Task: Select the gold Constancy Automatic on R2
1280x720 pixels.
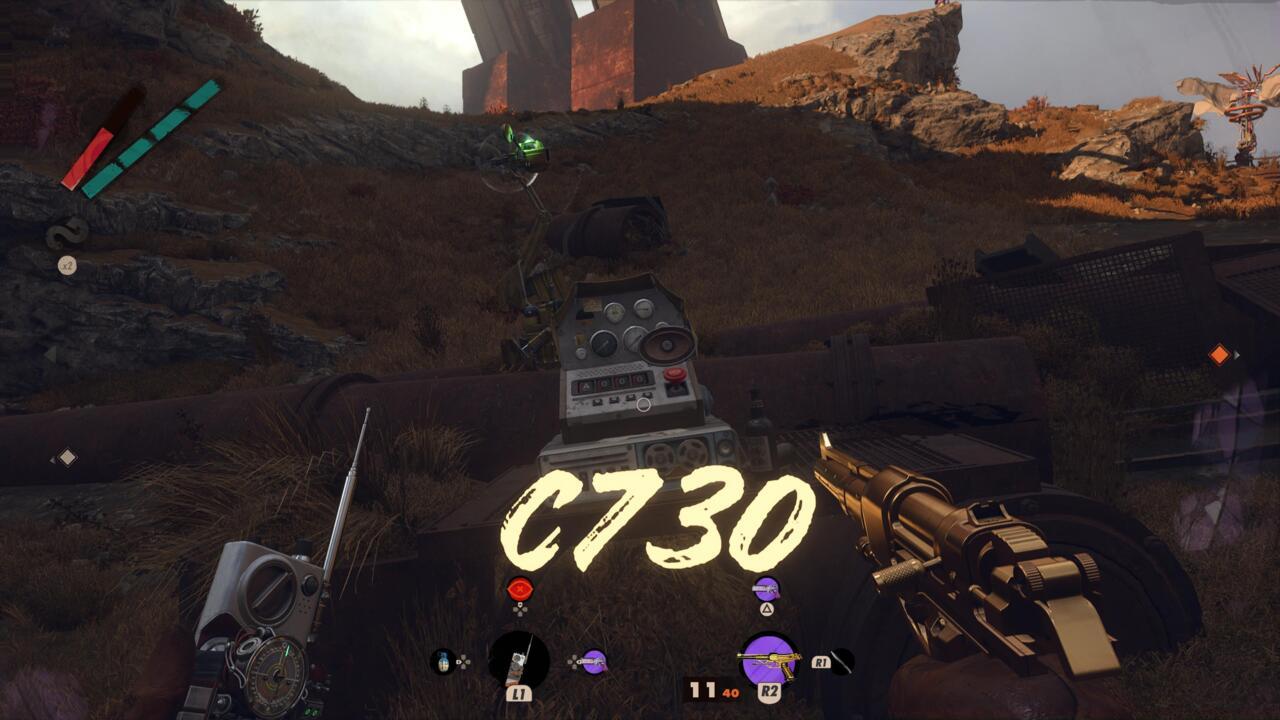Action: coord(769,658)
